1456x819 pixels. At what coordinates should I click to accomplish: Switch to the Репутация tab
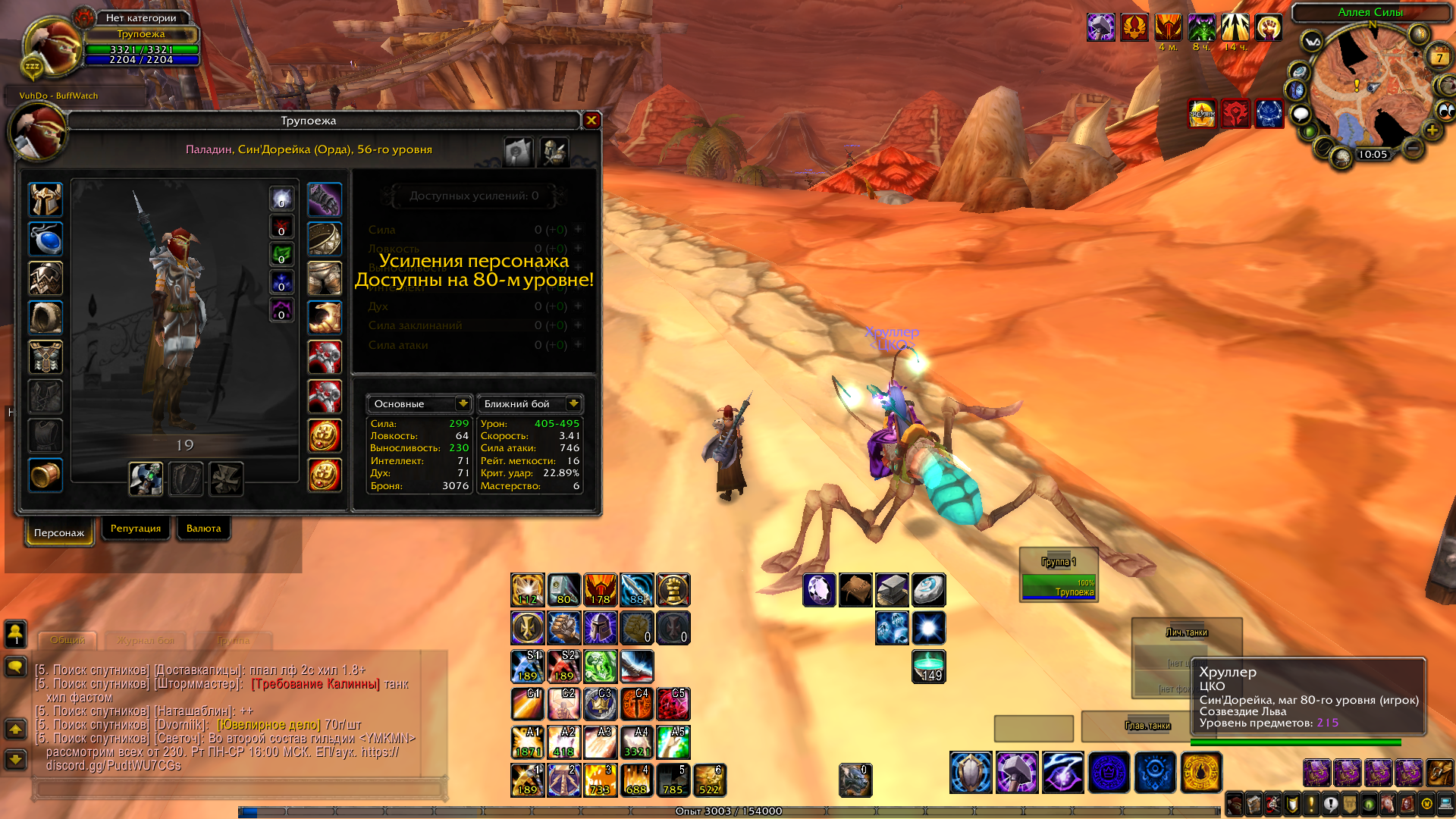point(136,529)
